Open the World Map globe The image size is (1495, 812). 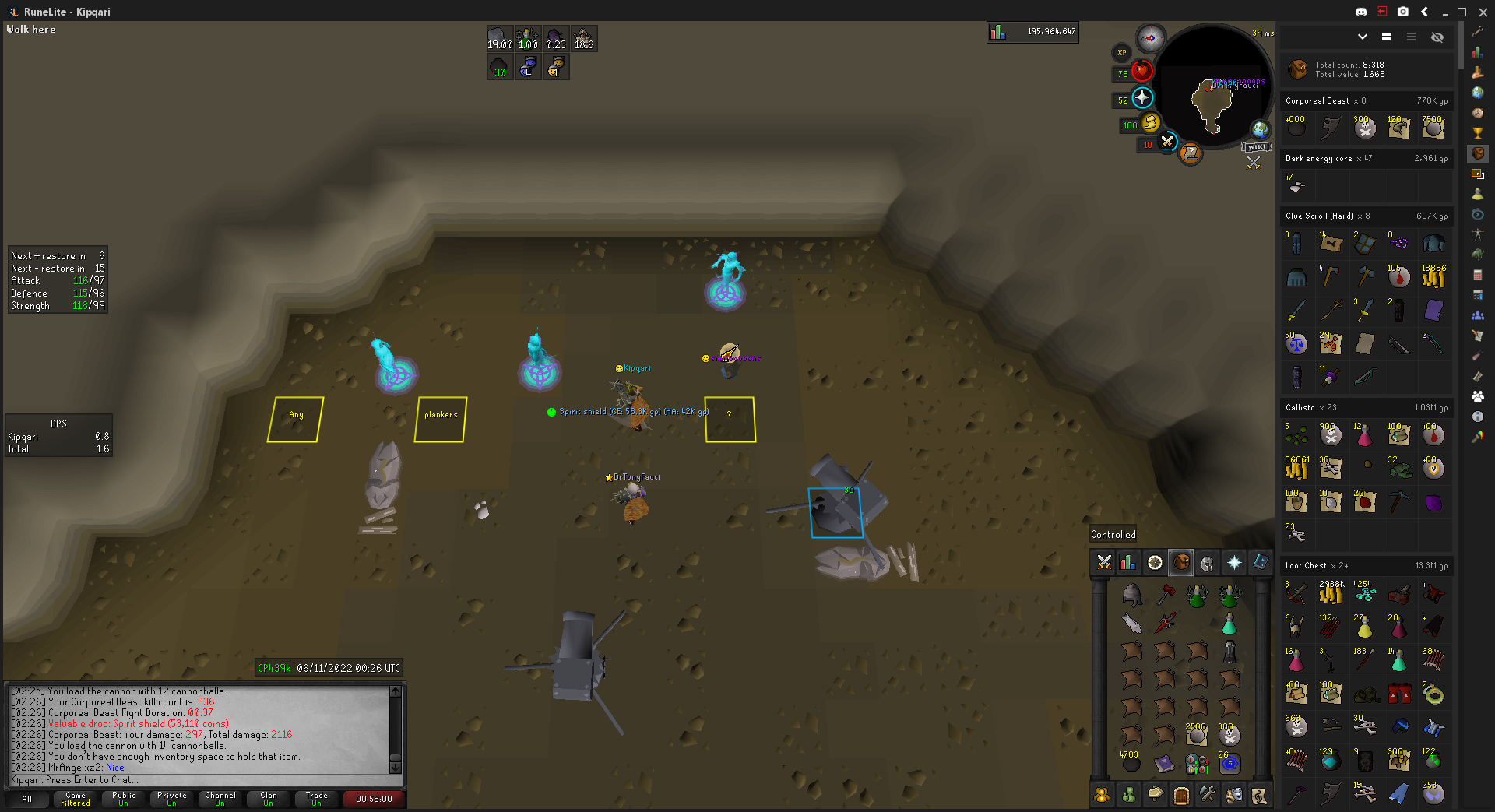click(x=1259, y=129)
